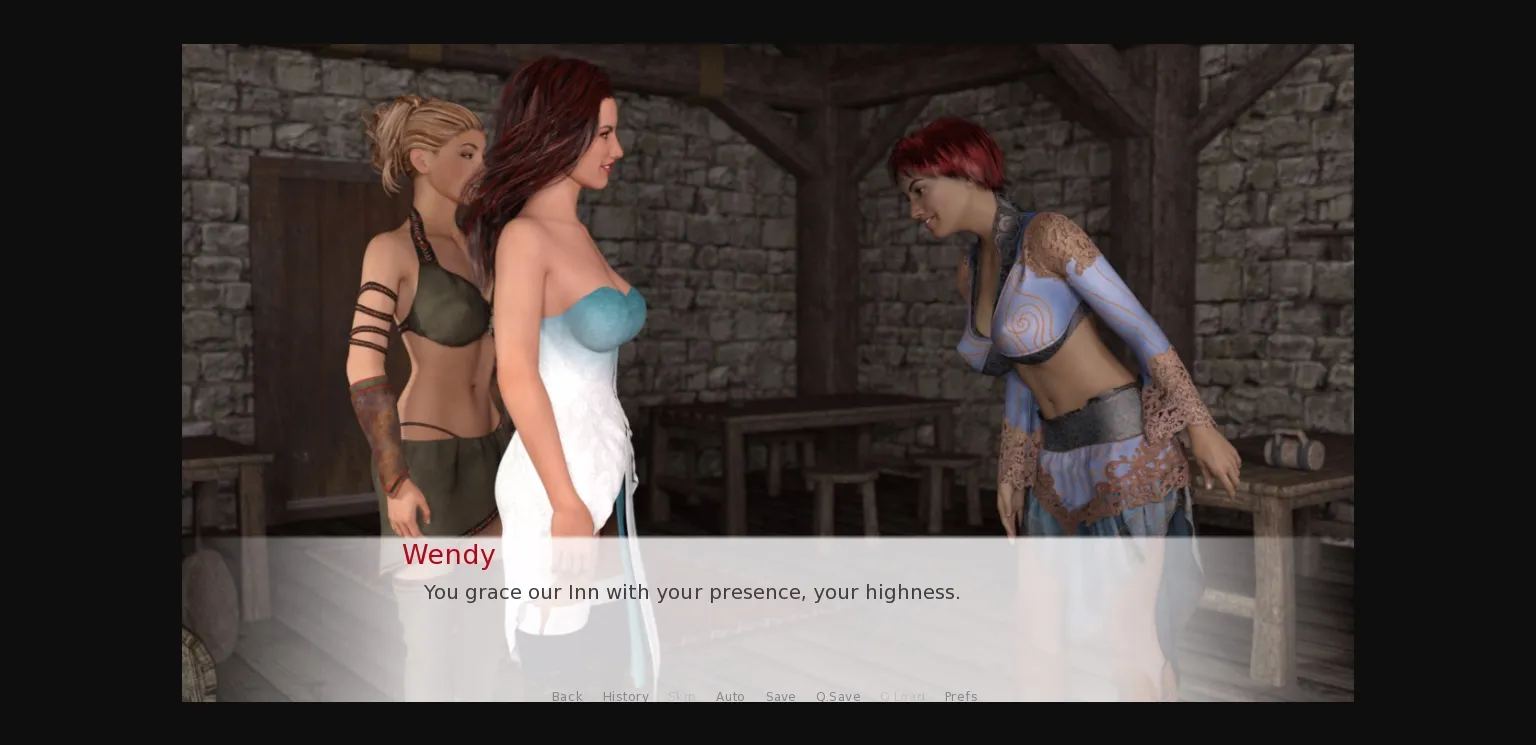Viewport: 1536px width, 745px height.
Task: Select History from the bottom quick menu
Action: pos(626,697)
